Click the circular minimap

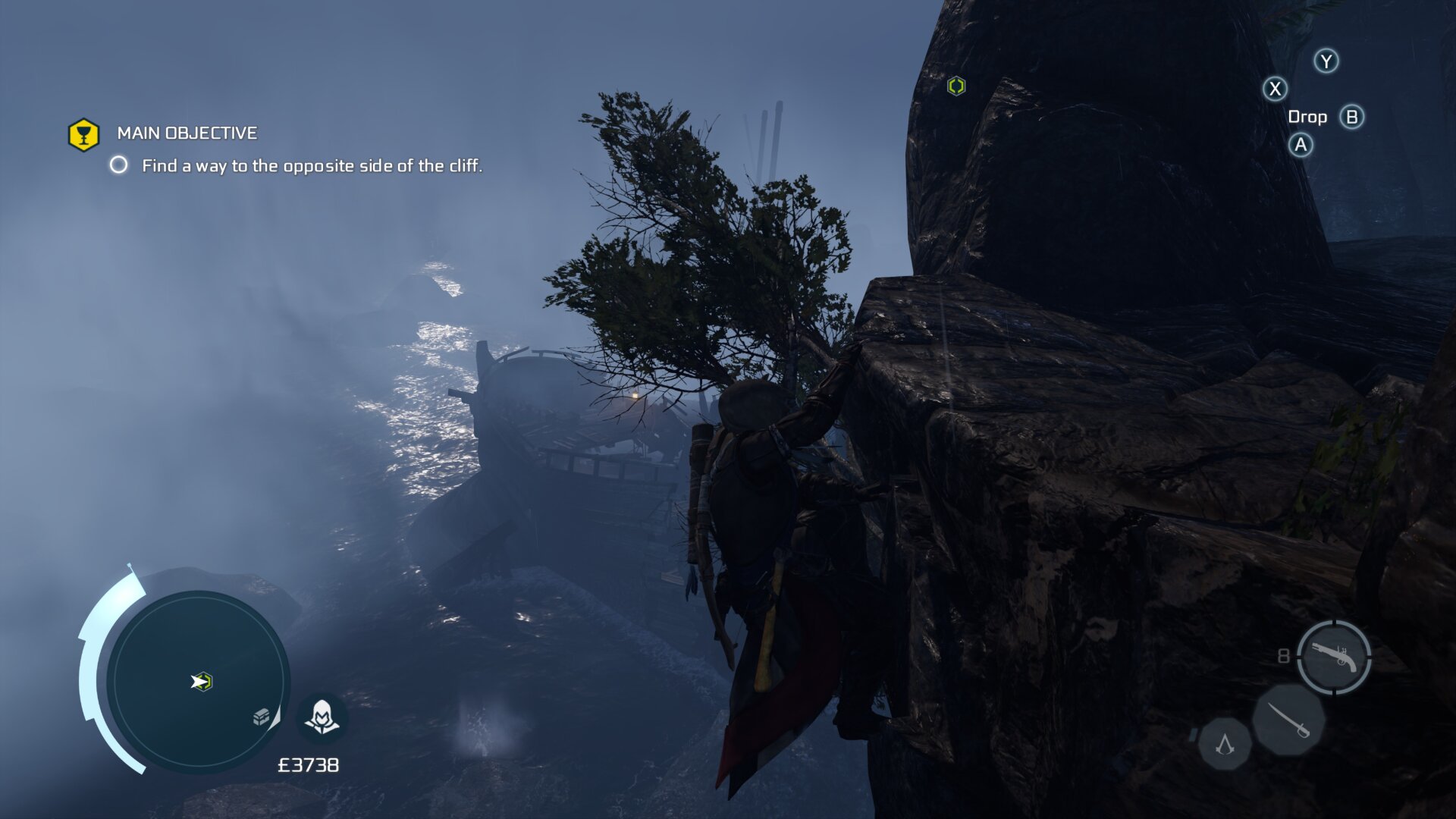[x=197, y=680]
